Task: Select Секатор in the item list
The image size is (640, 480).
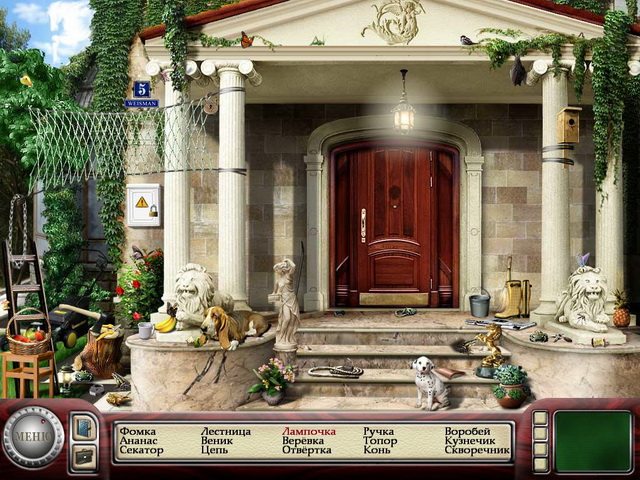Action: click(x=141, y=451)
